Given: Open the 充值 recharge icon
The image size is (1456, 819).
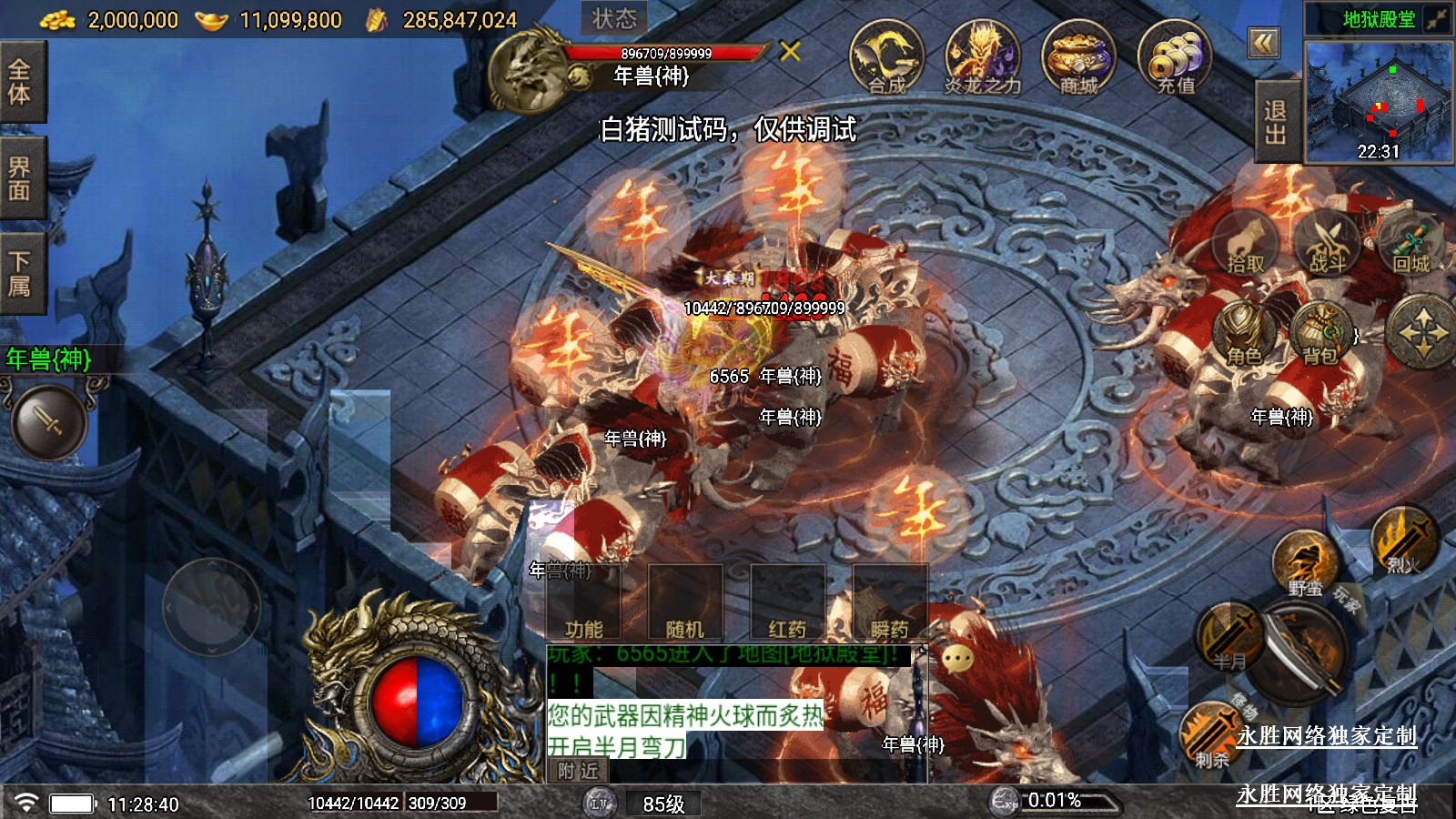Looking at the screenshot, I should click(1175, 57).
